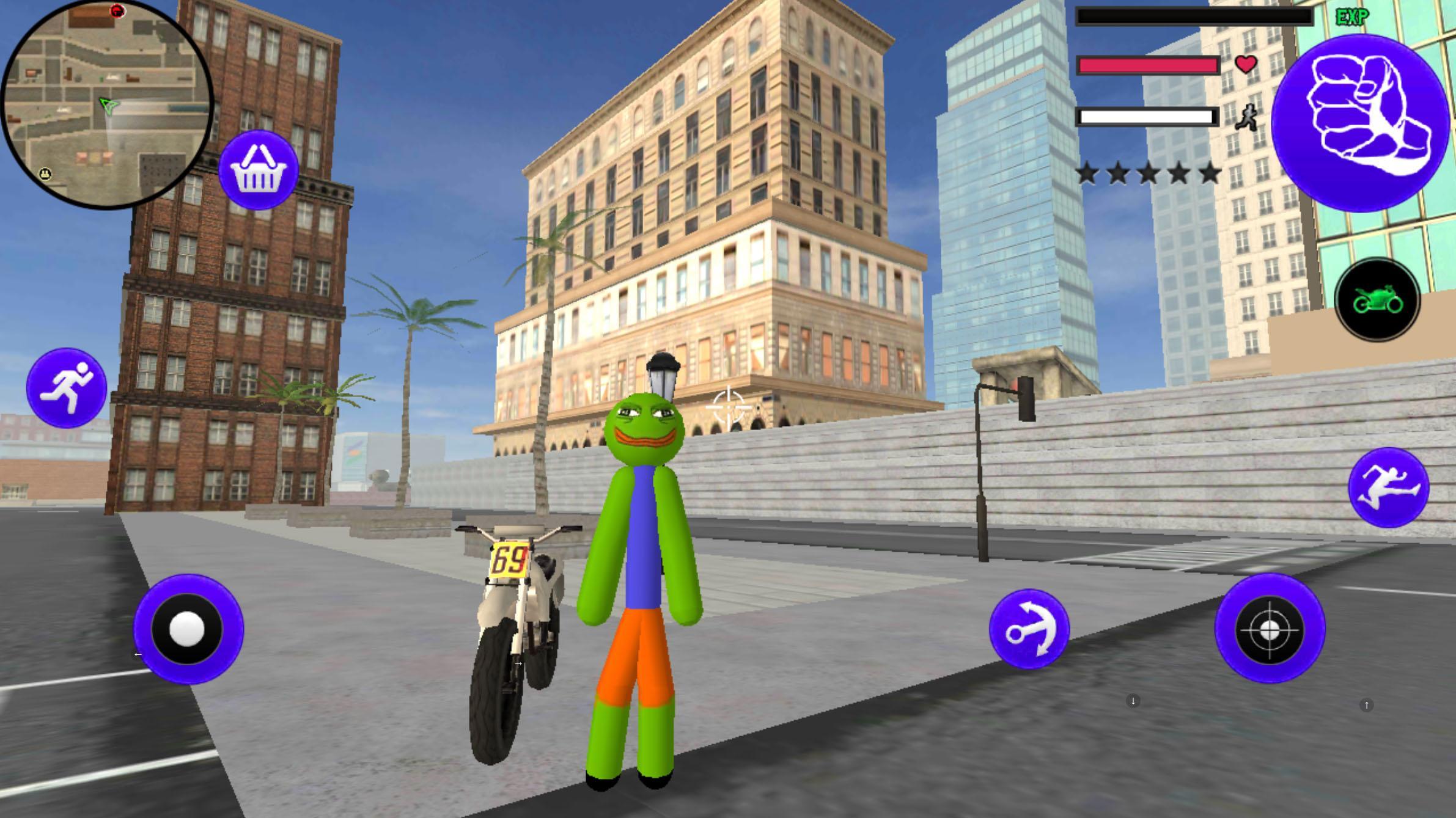Tap the crosshair aim button
Screen dimensions: 1456x818
click(x=1270, y=629)
